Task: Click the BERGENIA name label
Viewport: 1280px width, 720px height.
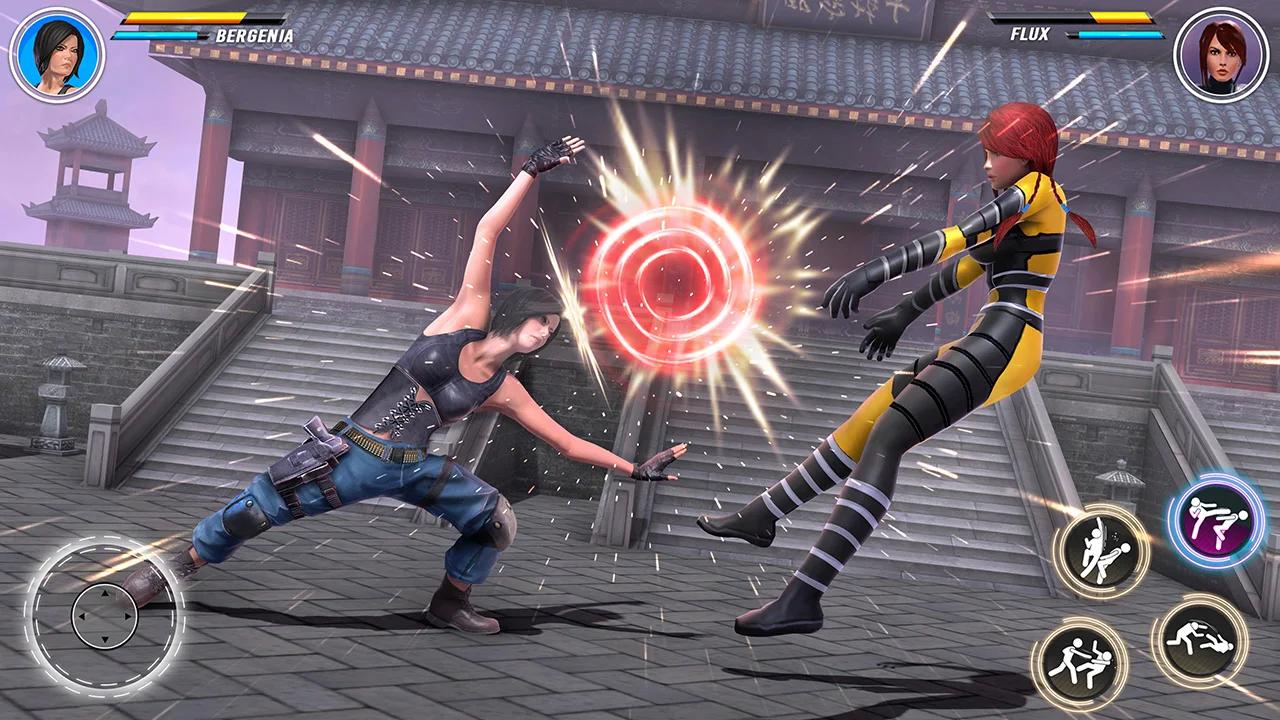Action: 253,35
